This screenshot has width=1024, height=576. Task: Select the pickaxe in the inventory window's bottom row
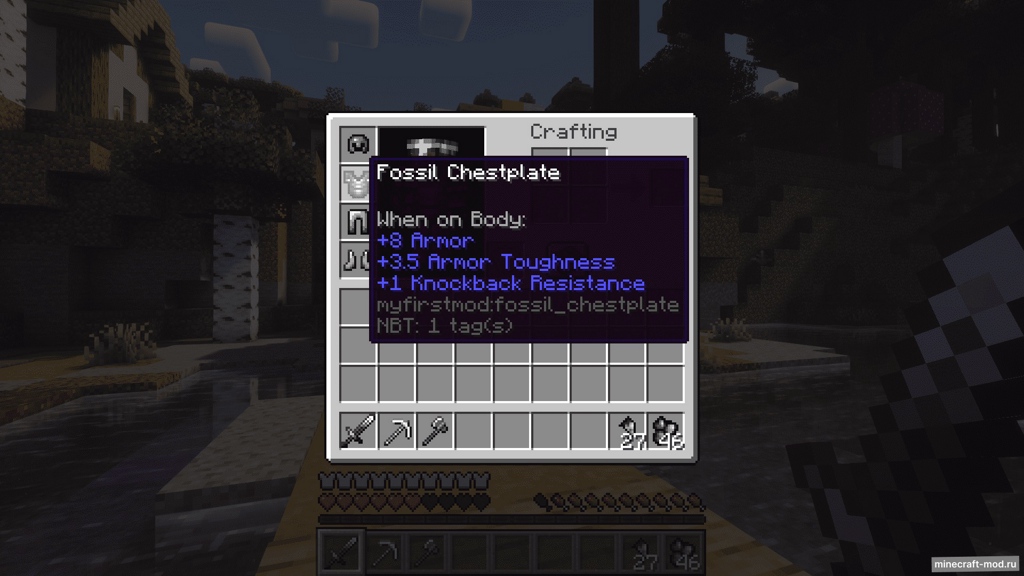coord(396,431)
